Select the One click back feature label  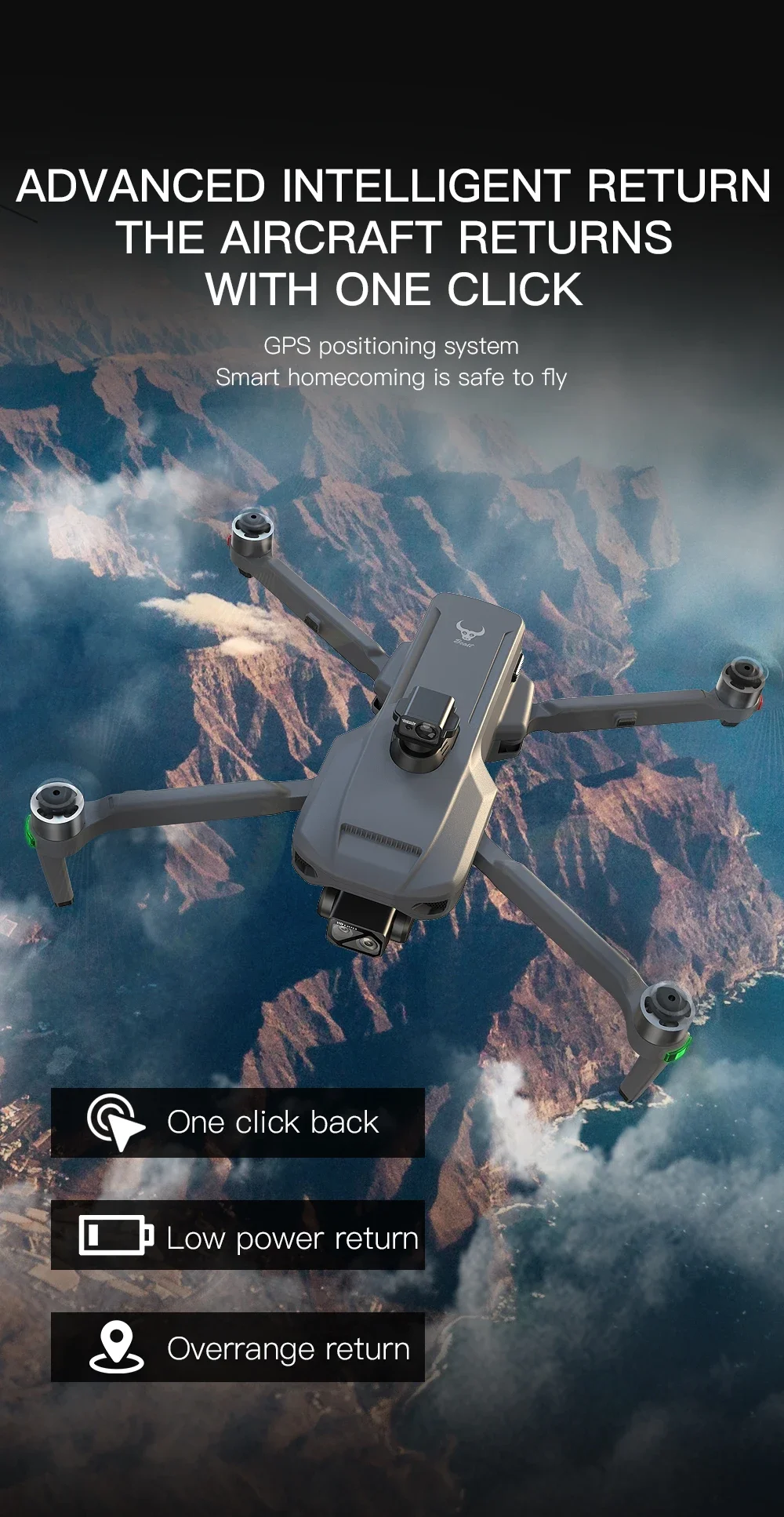[272, 1122]
